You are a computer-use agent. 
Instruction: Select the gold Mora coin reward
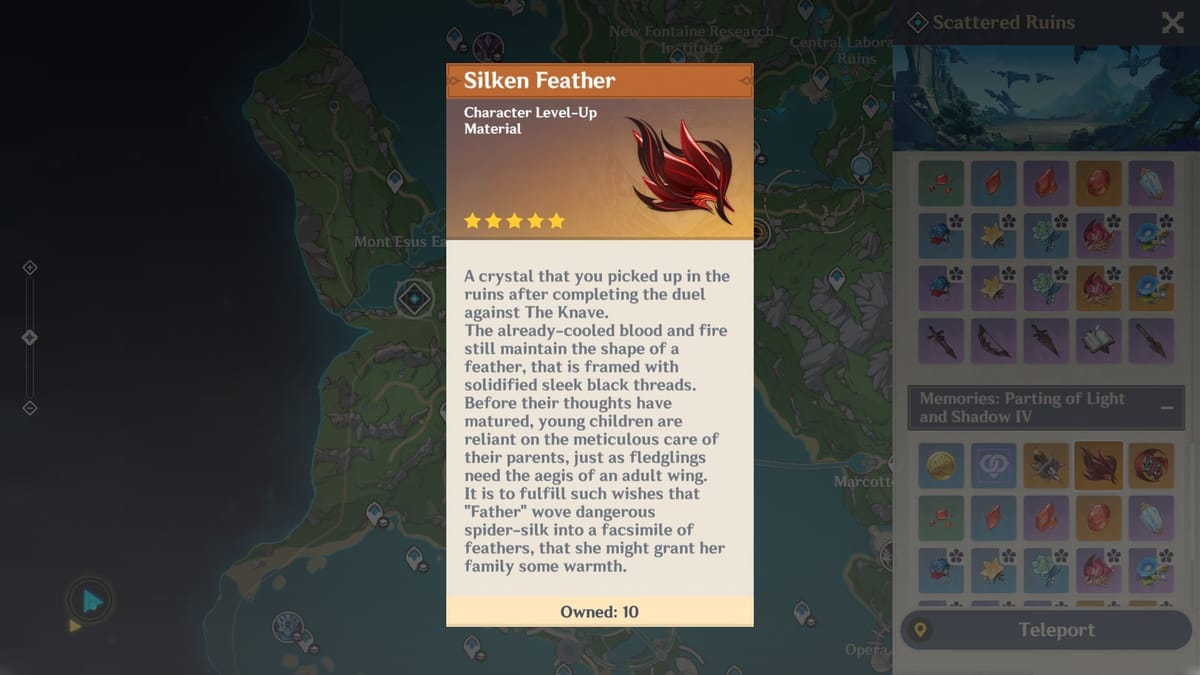coord(941,466)
